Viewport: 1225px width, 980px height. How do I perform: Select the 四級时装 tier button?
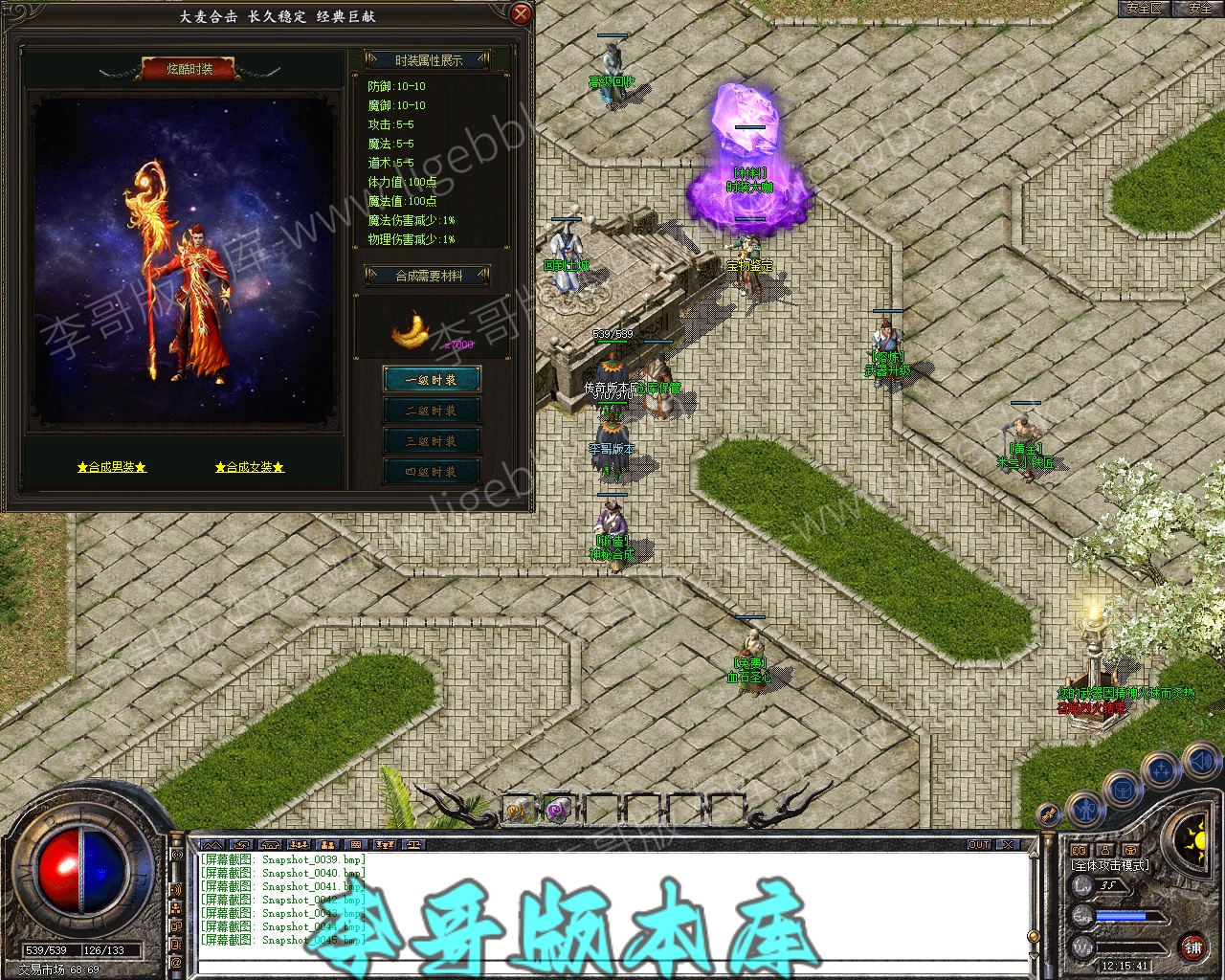click(431, 472)
